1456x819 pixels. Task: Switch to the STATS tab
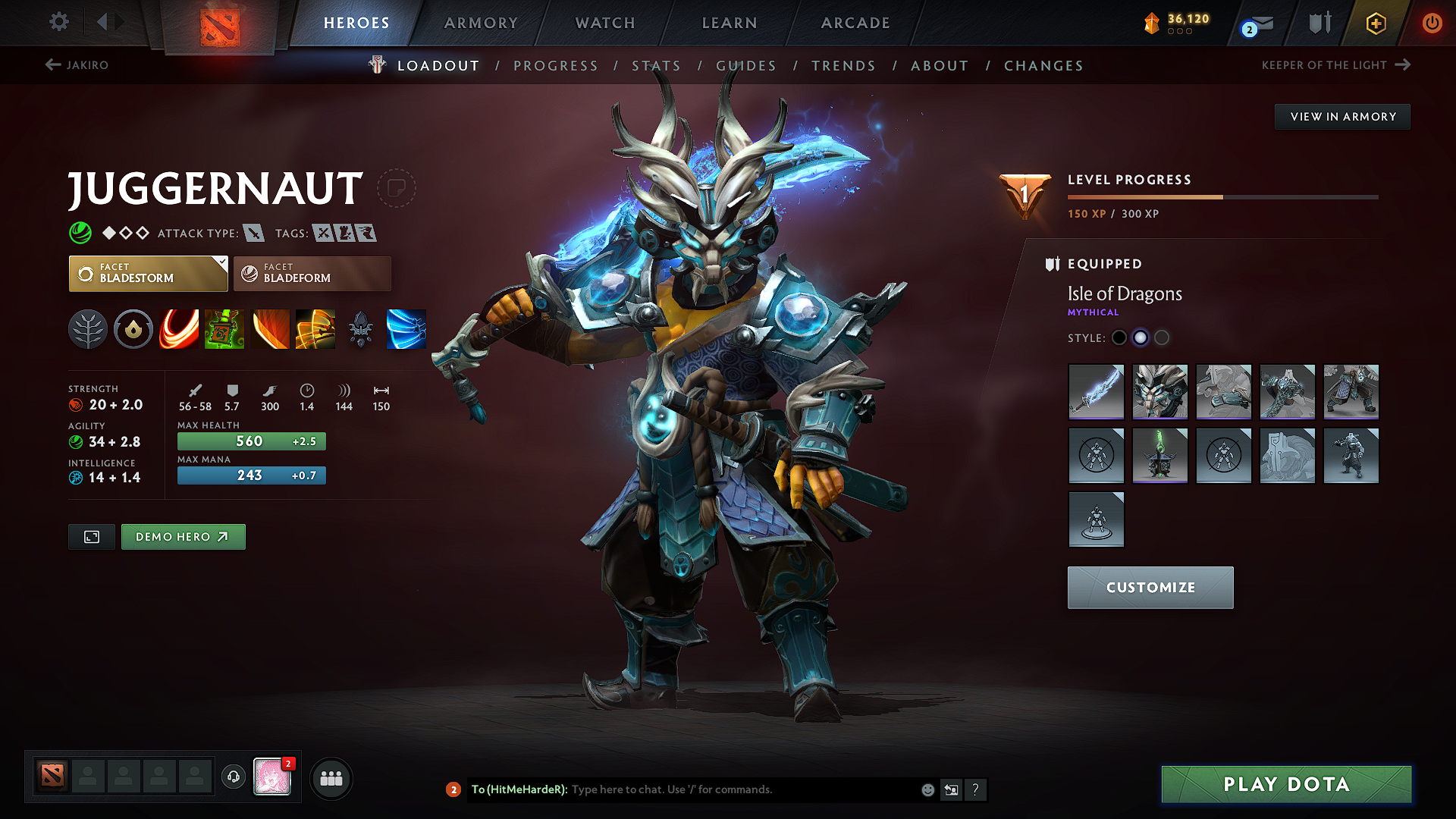(657, 65)
